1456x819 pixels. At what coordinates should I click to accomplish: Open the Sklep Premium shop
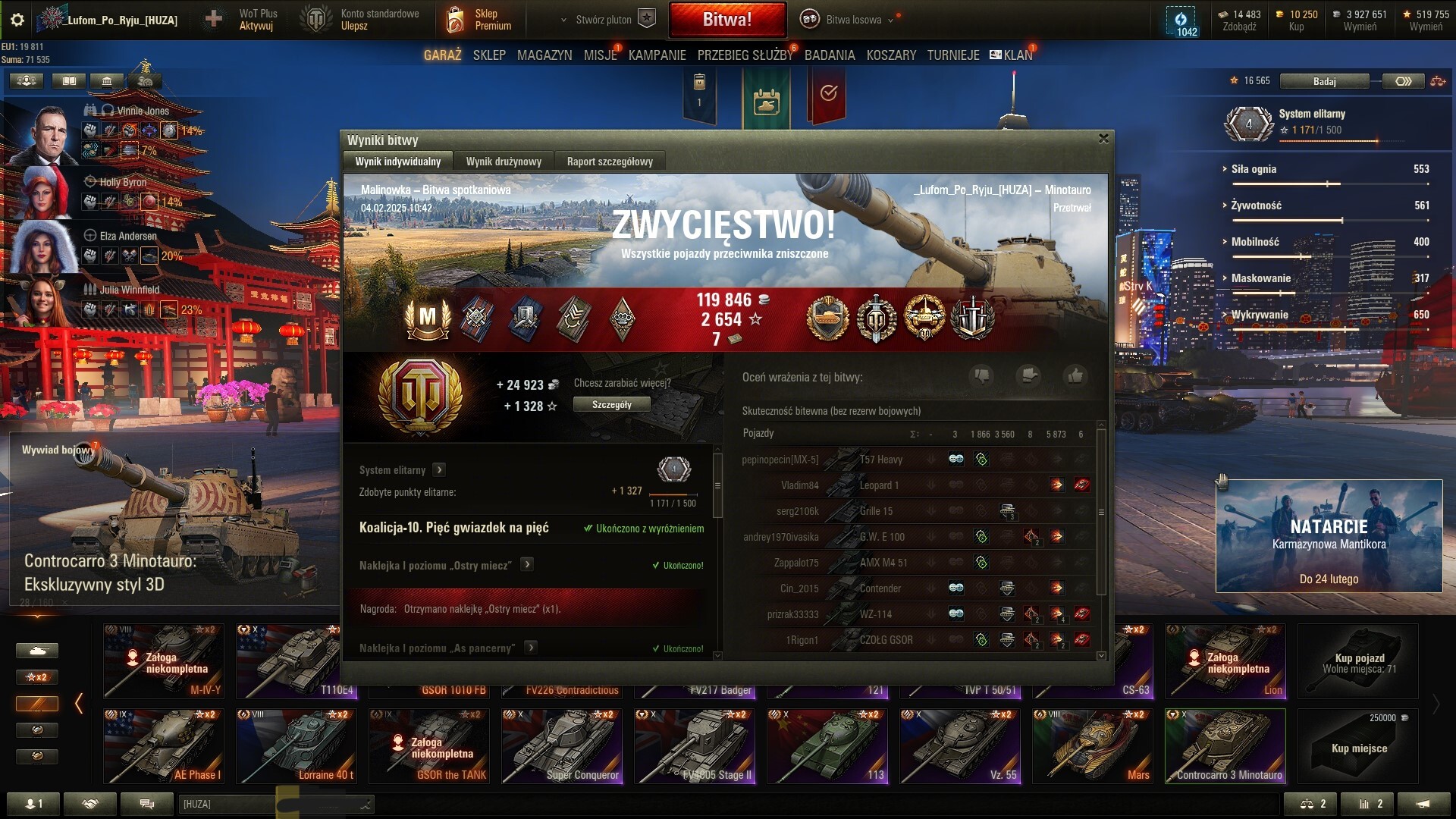click(x=479, y=20)
